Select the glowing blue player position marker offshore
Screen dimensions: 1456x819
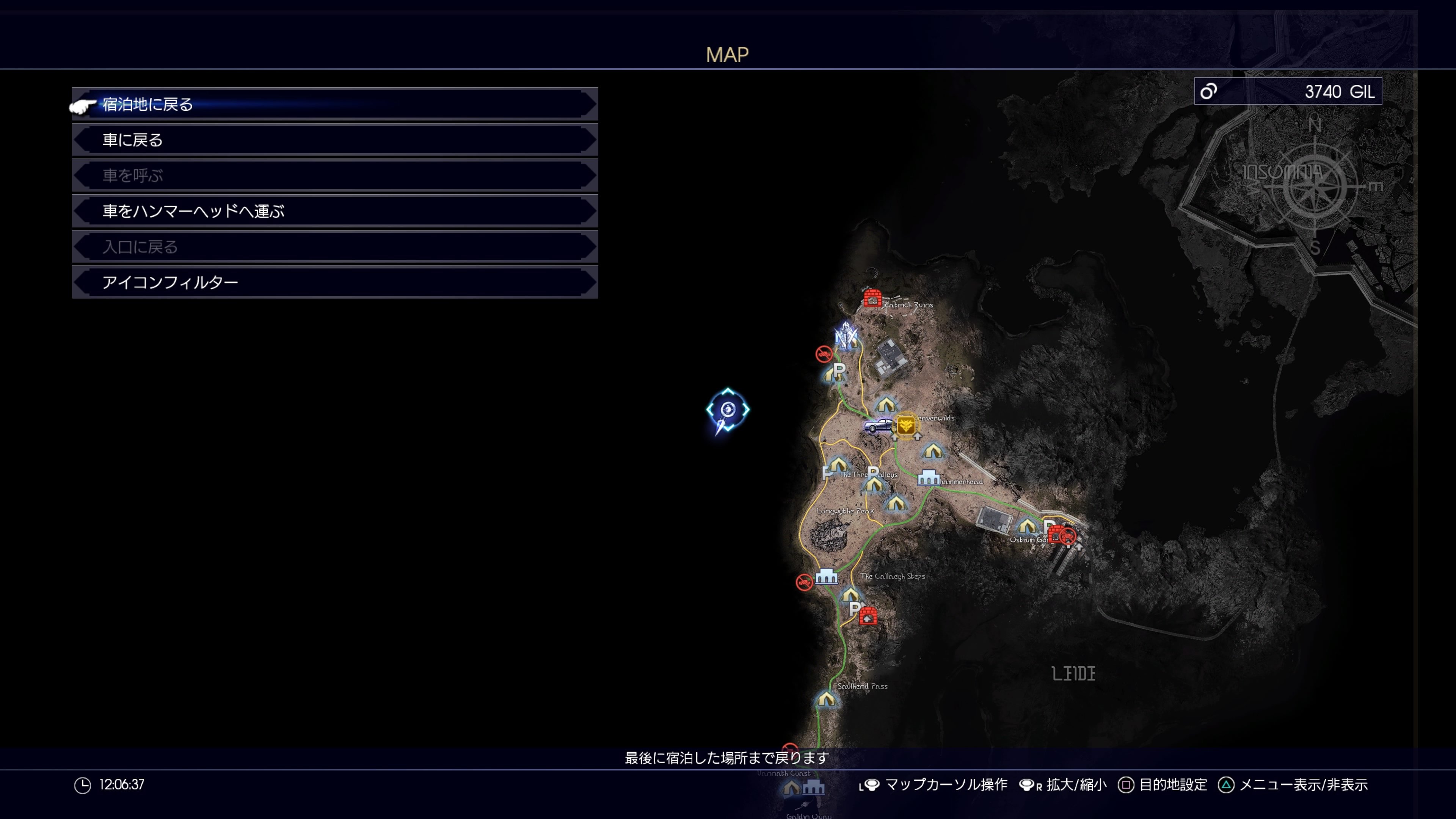pyautogui.click(x=729, y=410)
